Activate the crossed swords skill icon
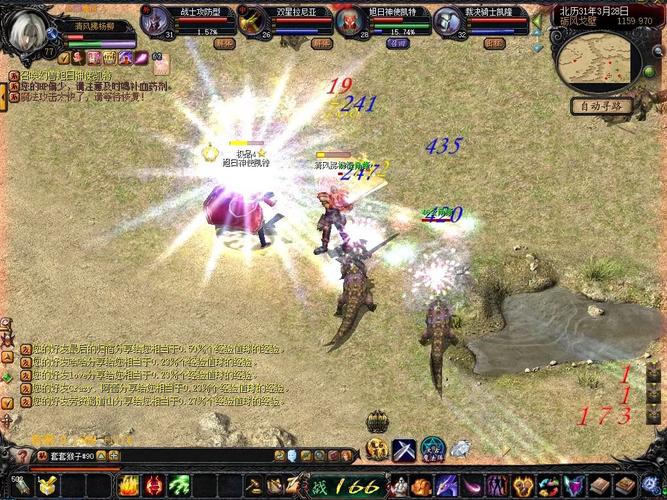This screenshot has width=667, height=500. click(404, 450)
